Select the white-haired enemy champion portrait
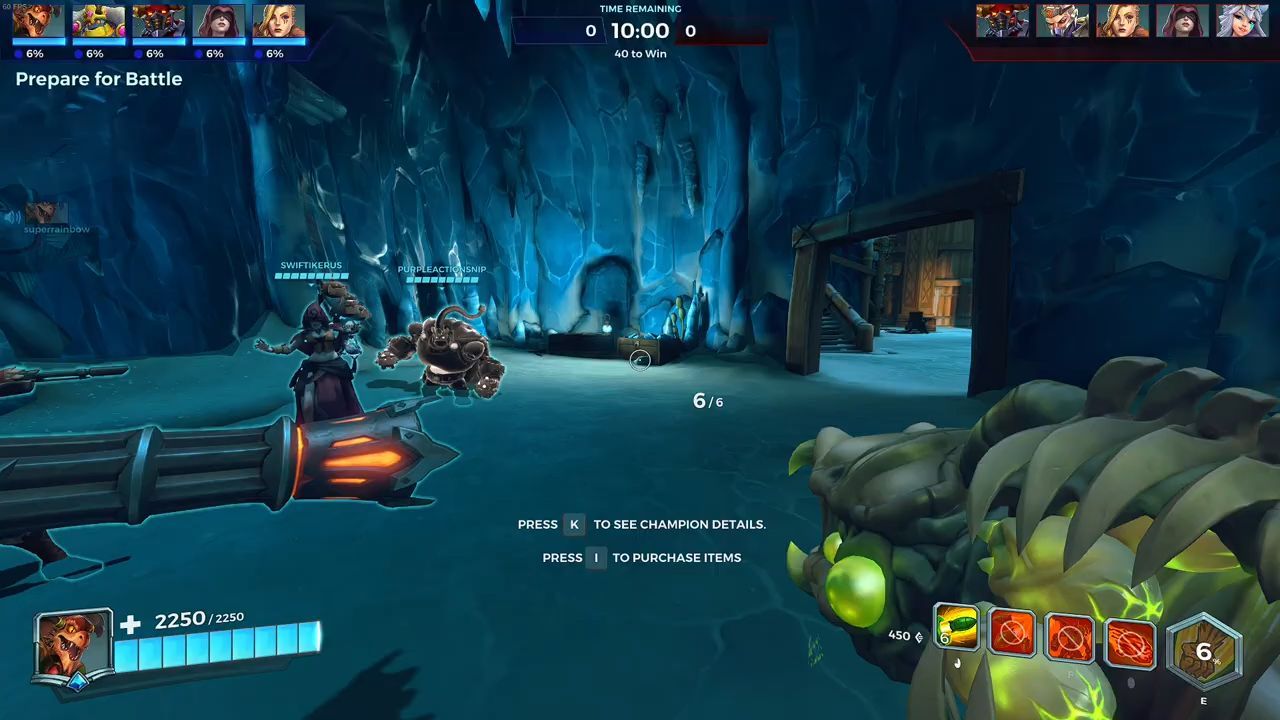The width and height of the screenshot is (1280, 720). click(1242, 21)
